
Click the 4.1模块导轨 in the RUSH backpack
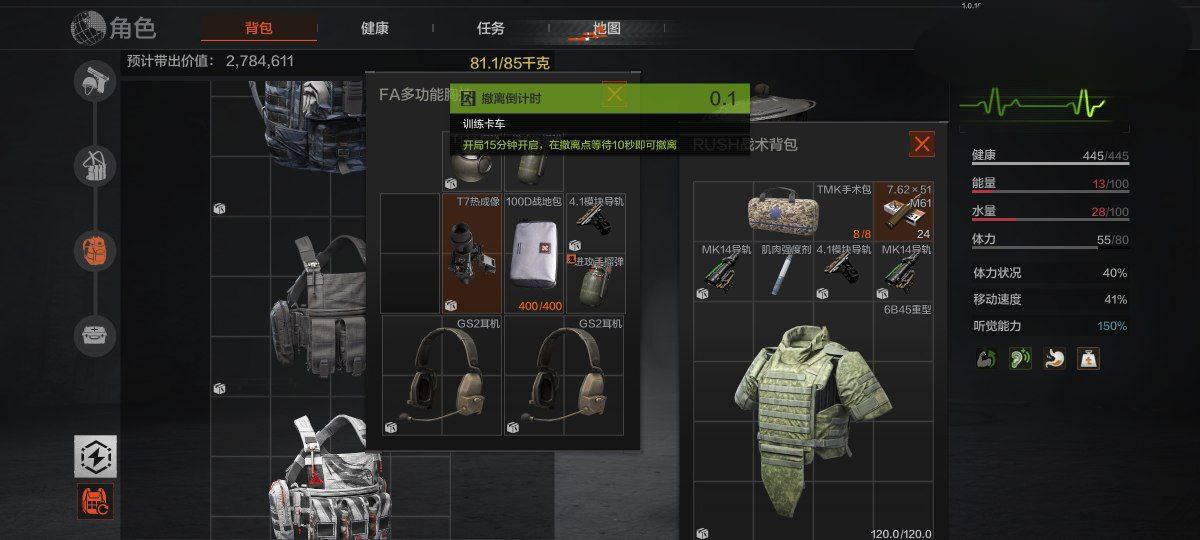click(x=844, y=272)
